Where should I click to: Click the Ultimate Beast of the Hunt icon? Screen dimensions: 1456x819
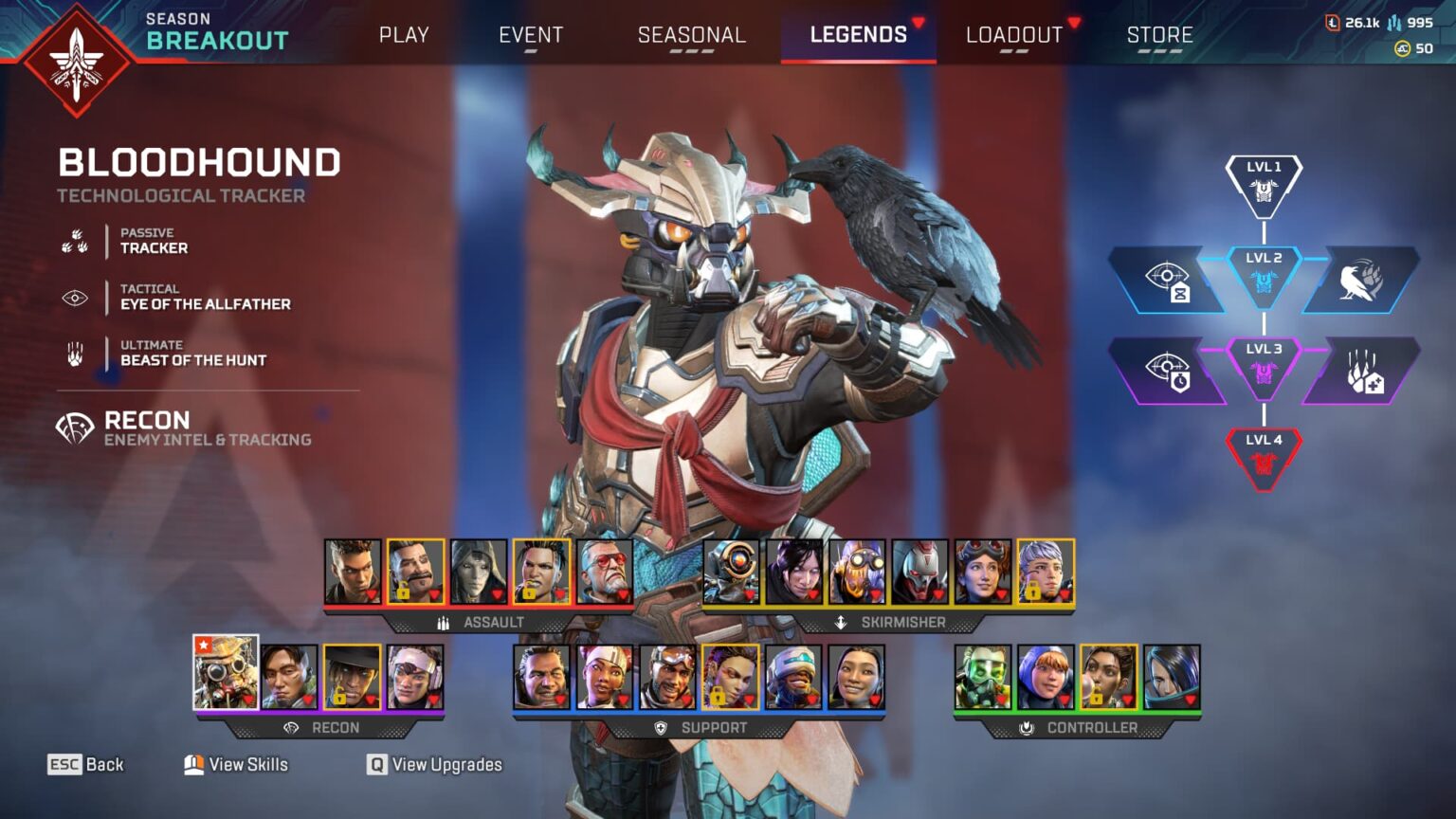pyautogui.click(x=74, y=353)
